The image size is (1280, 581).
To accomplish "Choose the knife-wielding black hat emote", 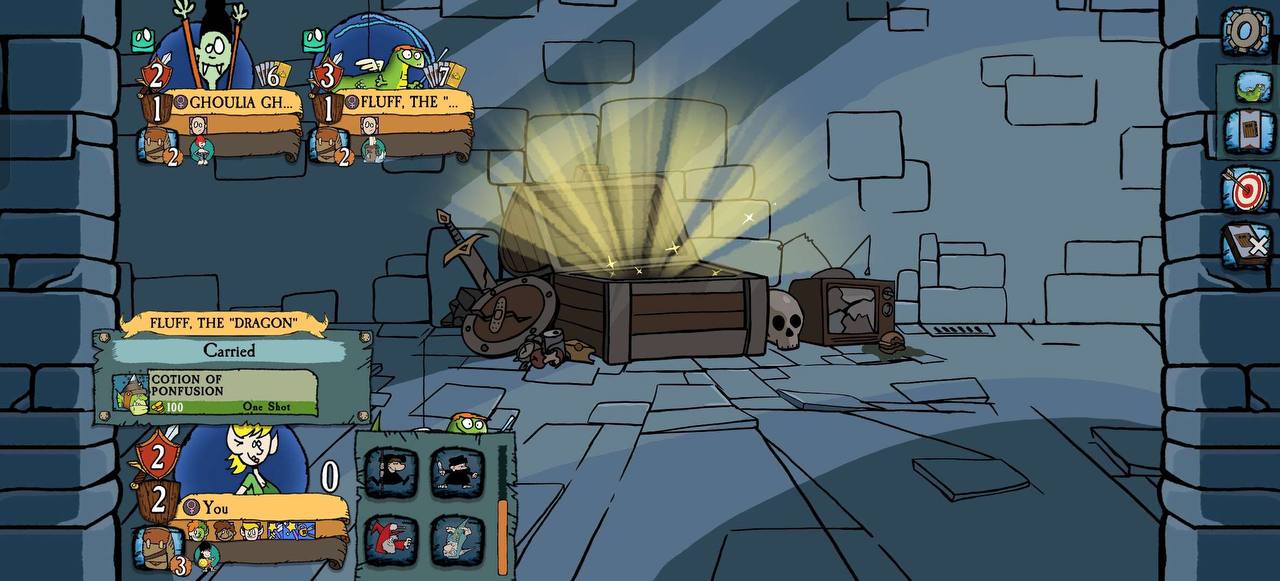I will (x=458, y=471).
